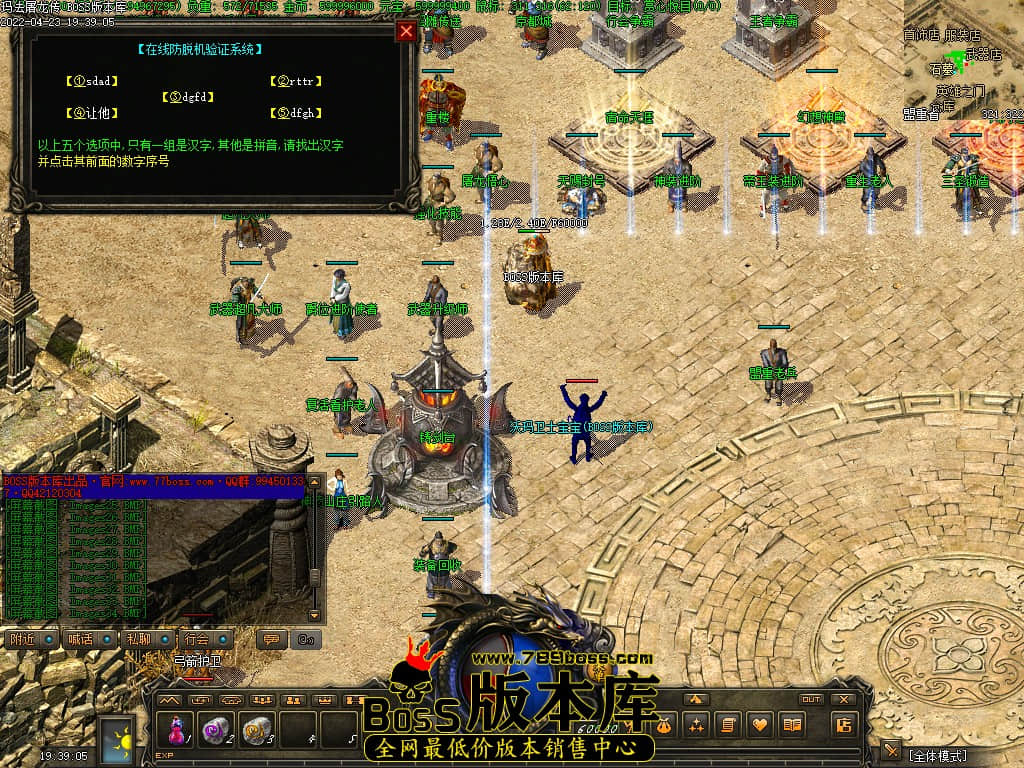Use the gold scroll in hotbar slot 3
The image size is (1024, 768).
point(257,730)
